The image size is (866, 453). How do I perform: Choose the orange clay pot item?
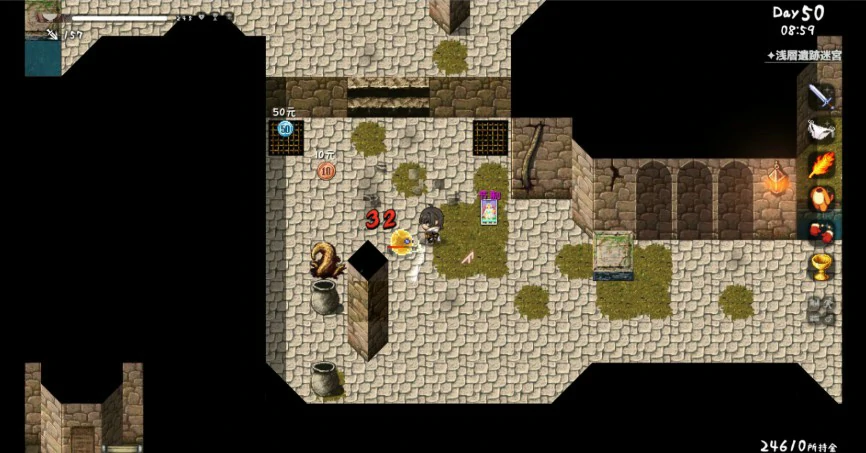821,198
